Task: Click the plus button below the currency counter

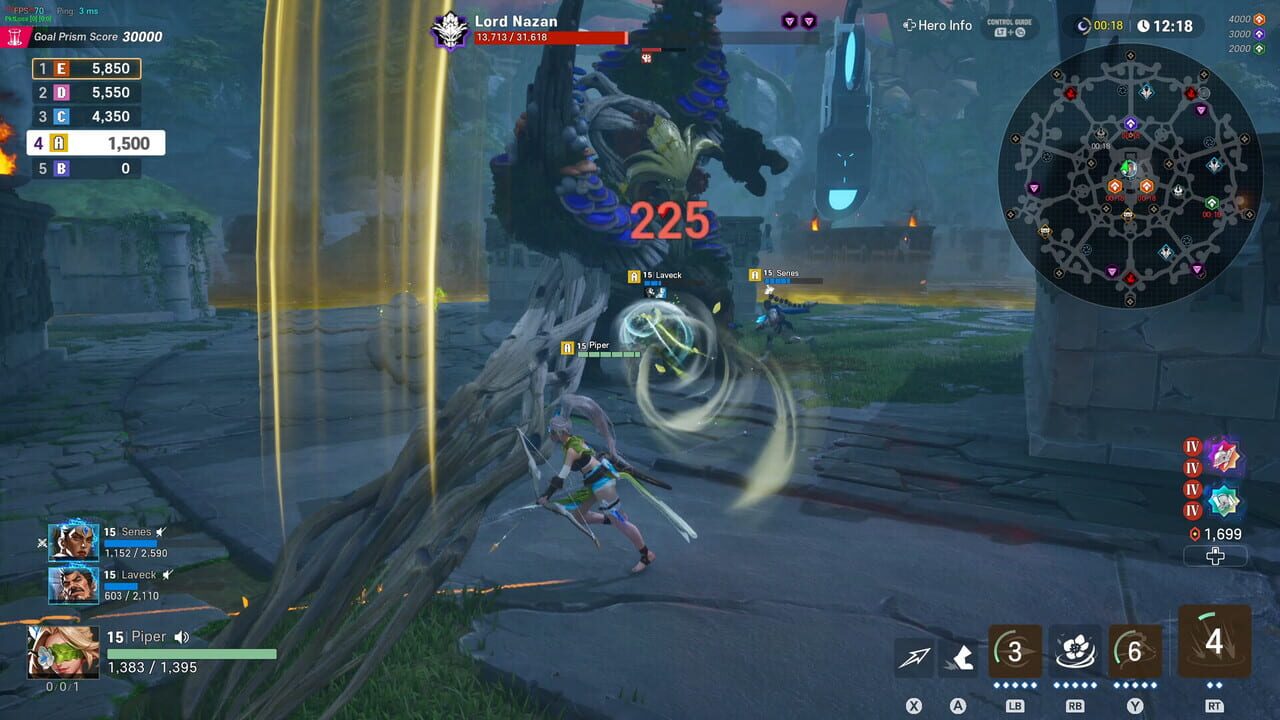Action: tap(1216, 557)
